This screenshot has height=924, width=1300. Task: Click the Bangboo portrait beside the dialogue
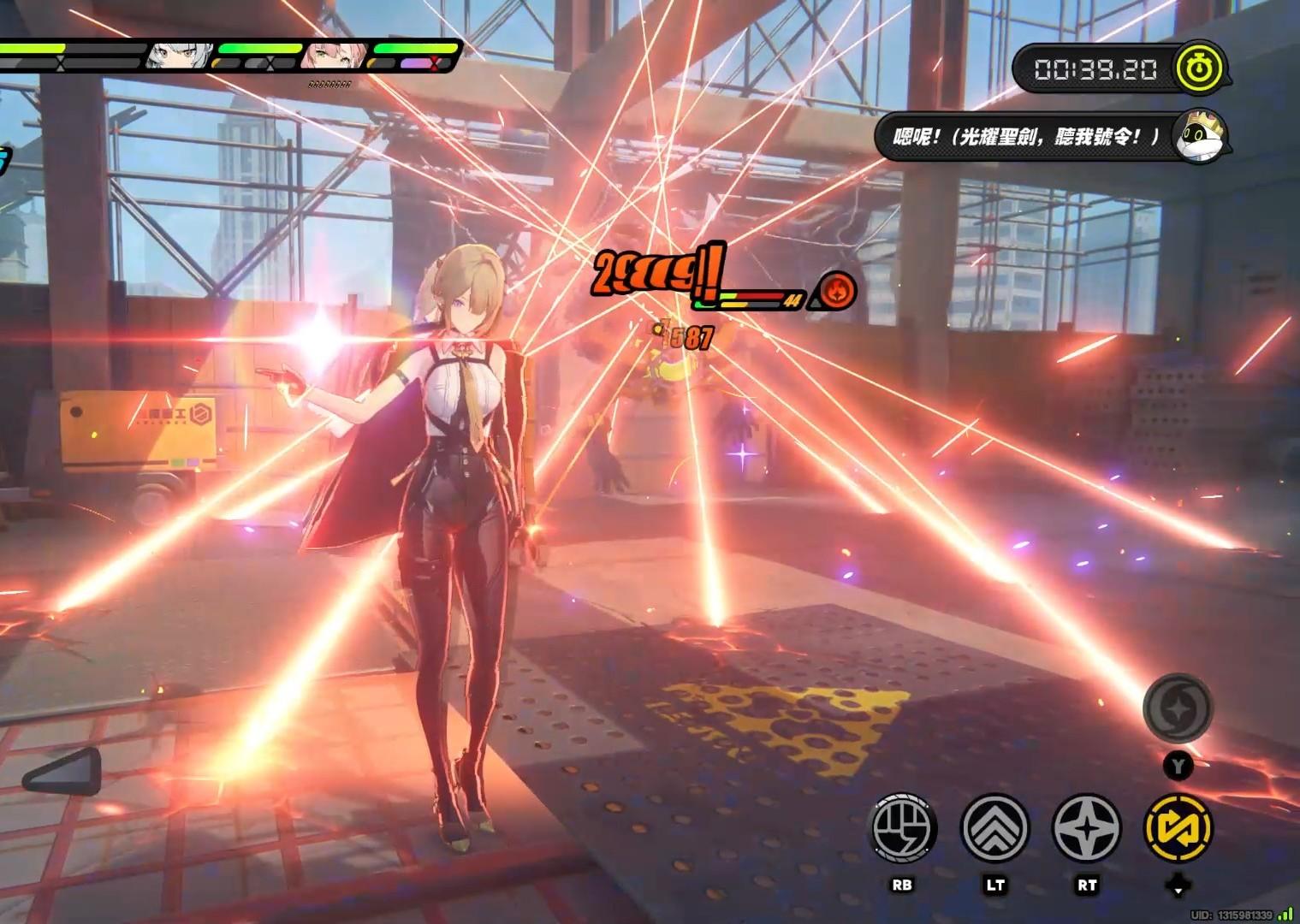coord(1198,137)
